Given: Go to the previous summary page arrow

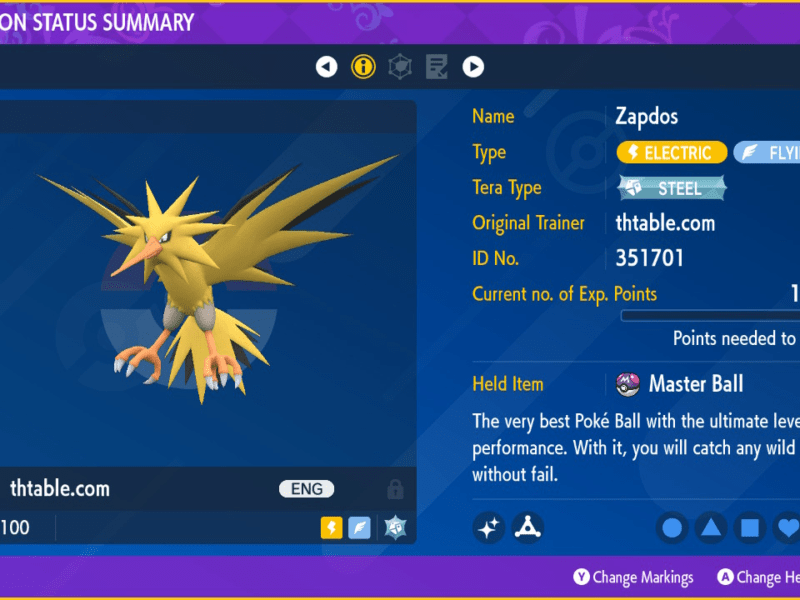Looking at the screenshot, I should (x=327, y=67).
